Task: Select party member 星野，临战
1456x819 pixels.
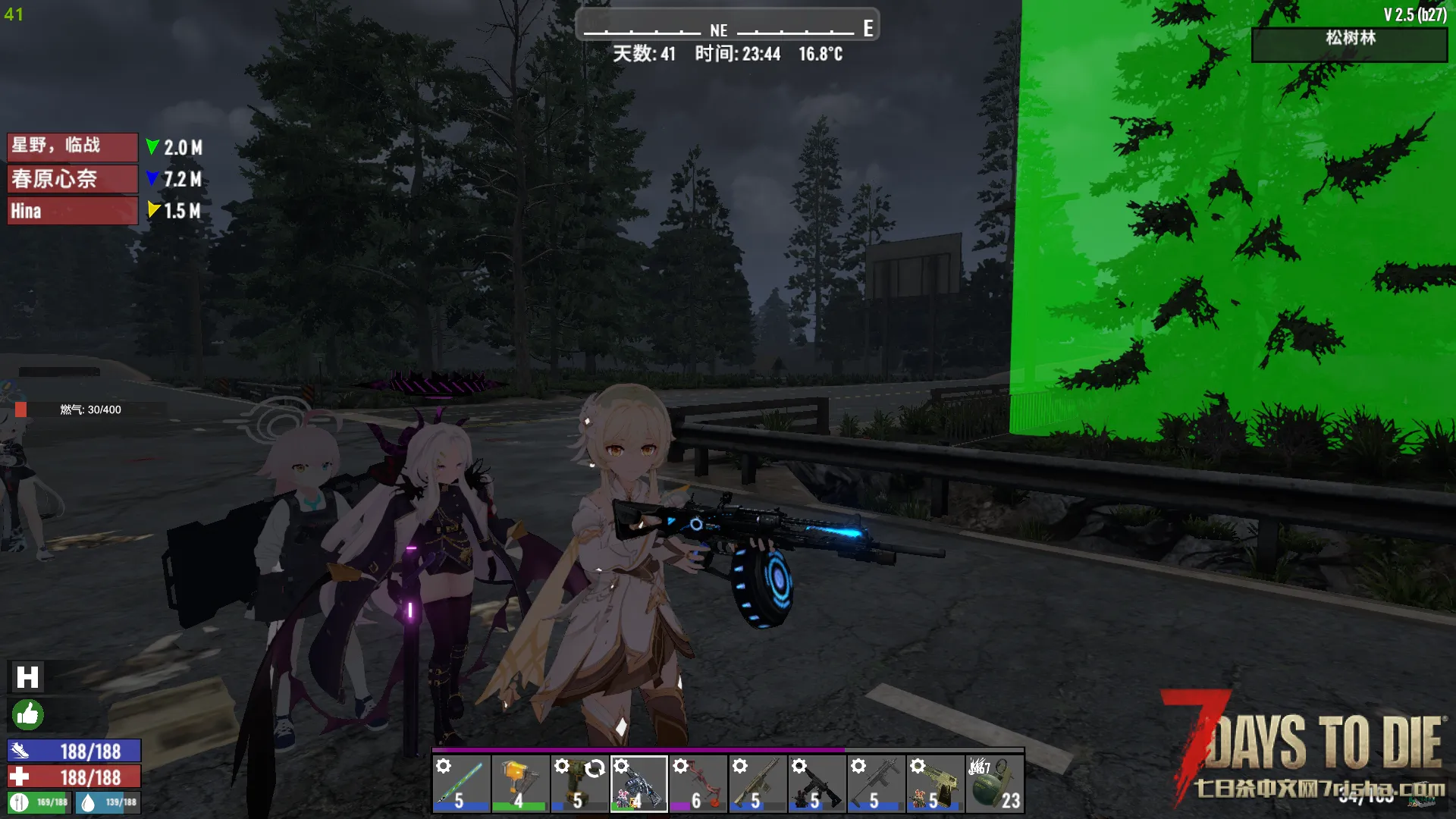Action: coord(72,146)
